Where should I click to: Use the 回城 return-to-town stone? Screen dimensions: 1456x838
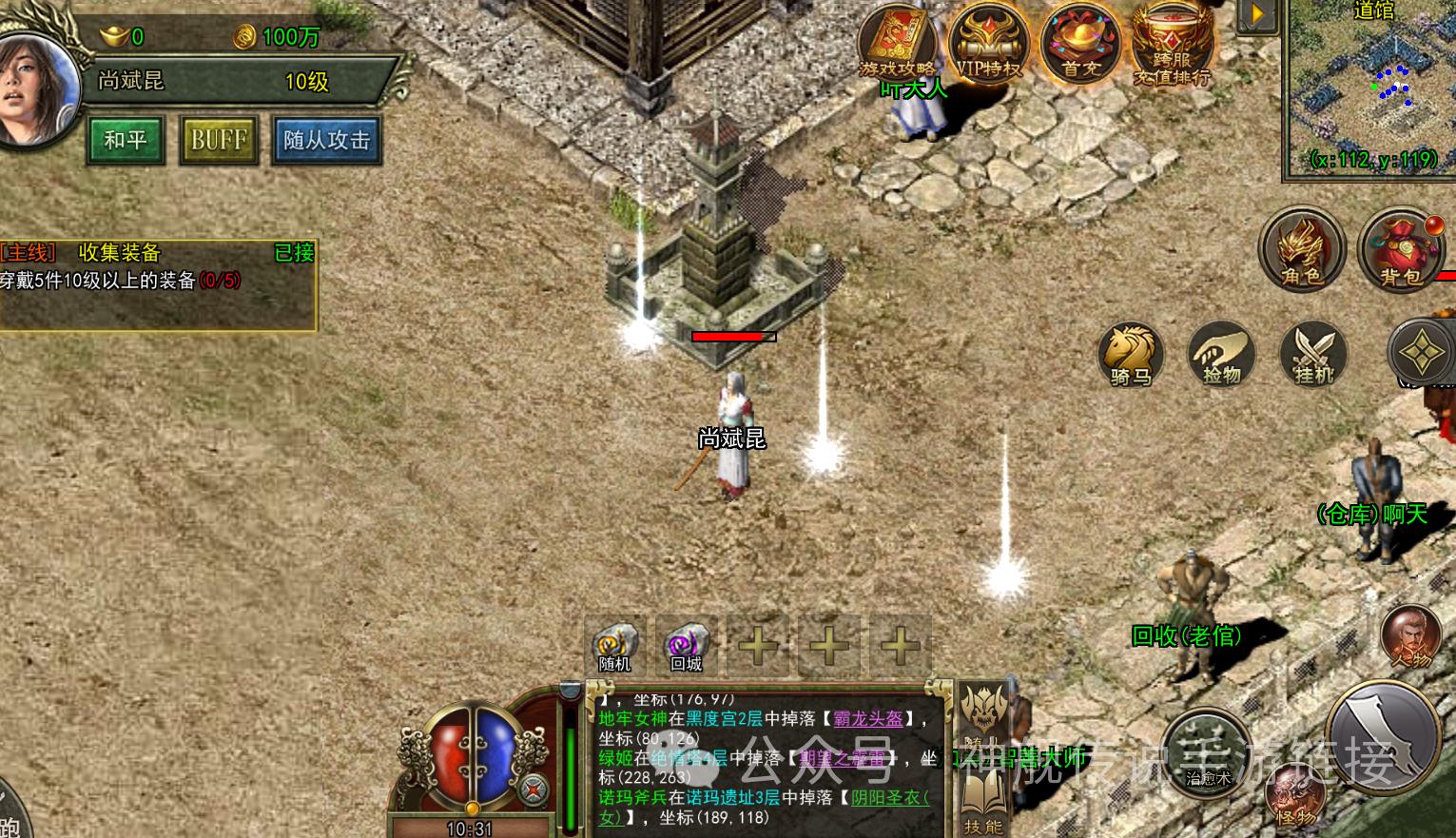click(x=686, y=645)
